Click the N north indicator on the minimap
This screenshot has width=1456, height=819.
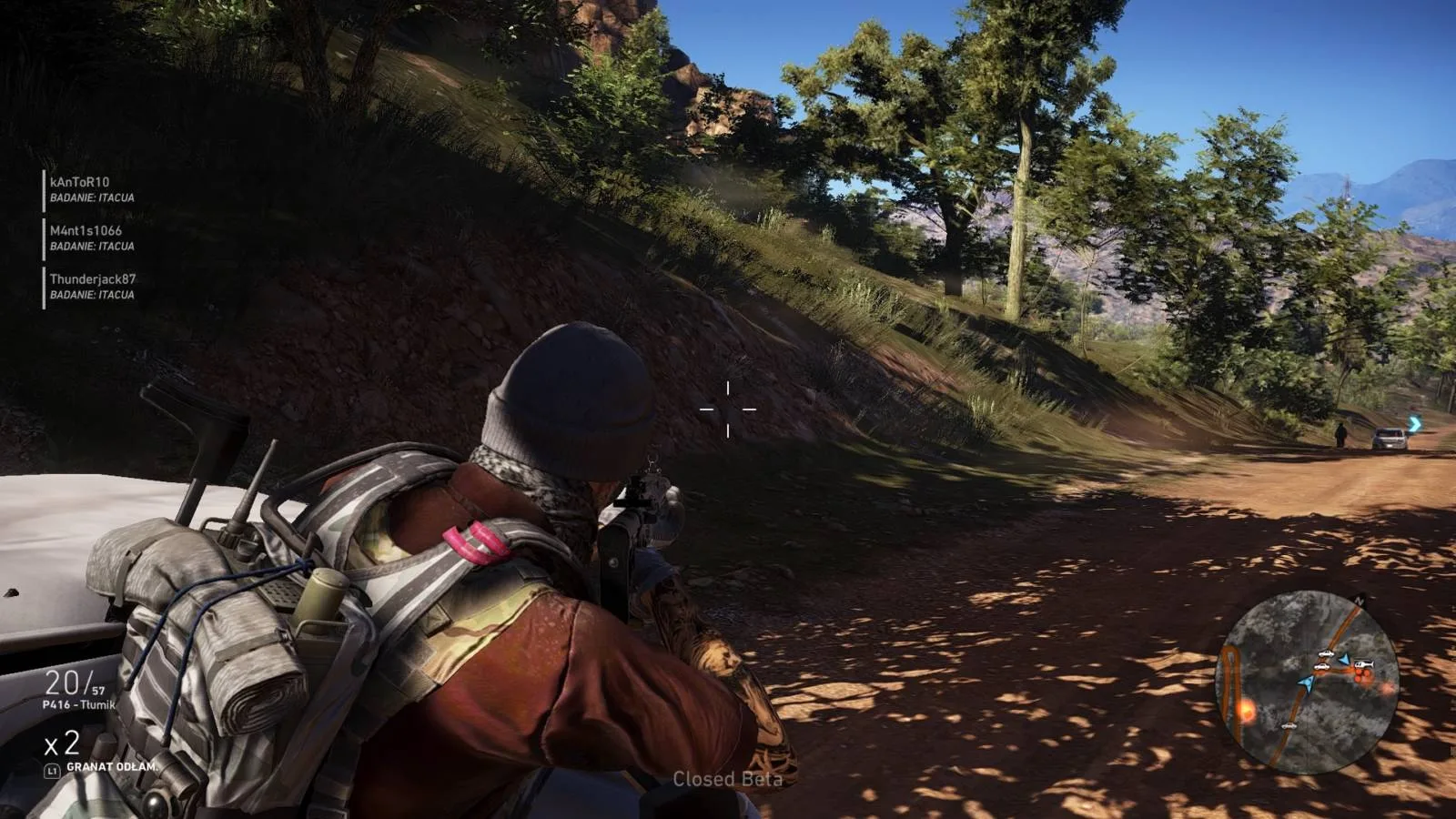1359,600
